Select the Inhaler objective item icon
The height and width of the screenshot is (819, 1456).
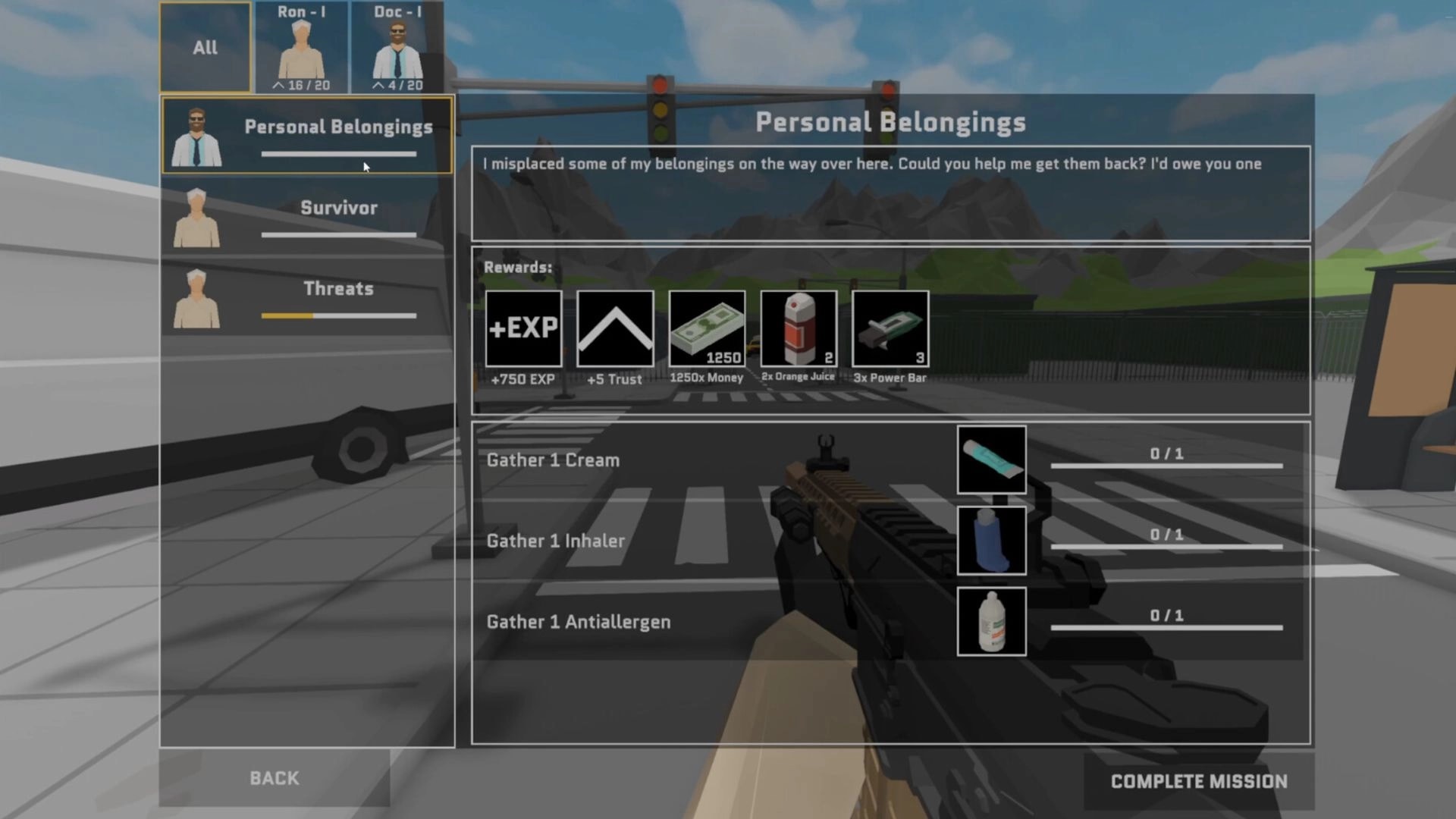pyautogui.click(x=991, y=540)
